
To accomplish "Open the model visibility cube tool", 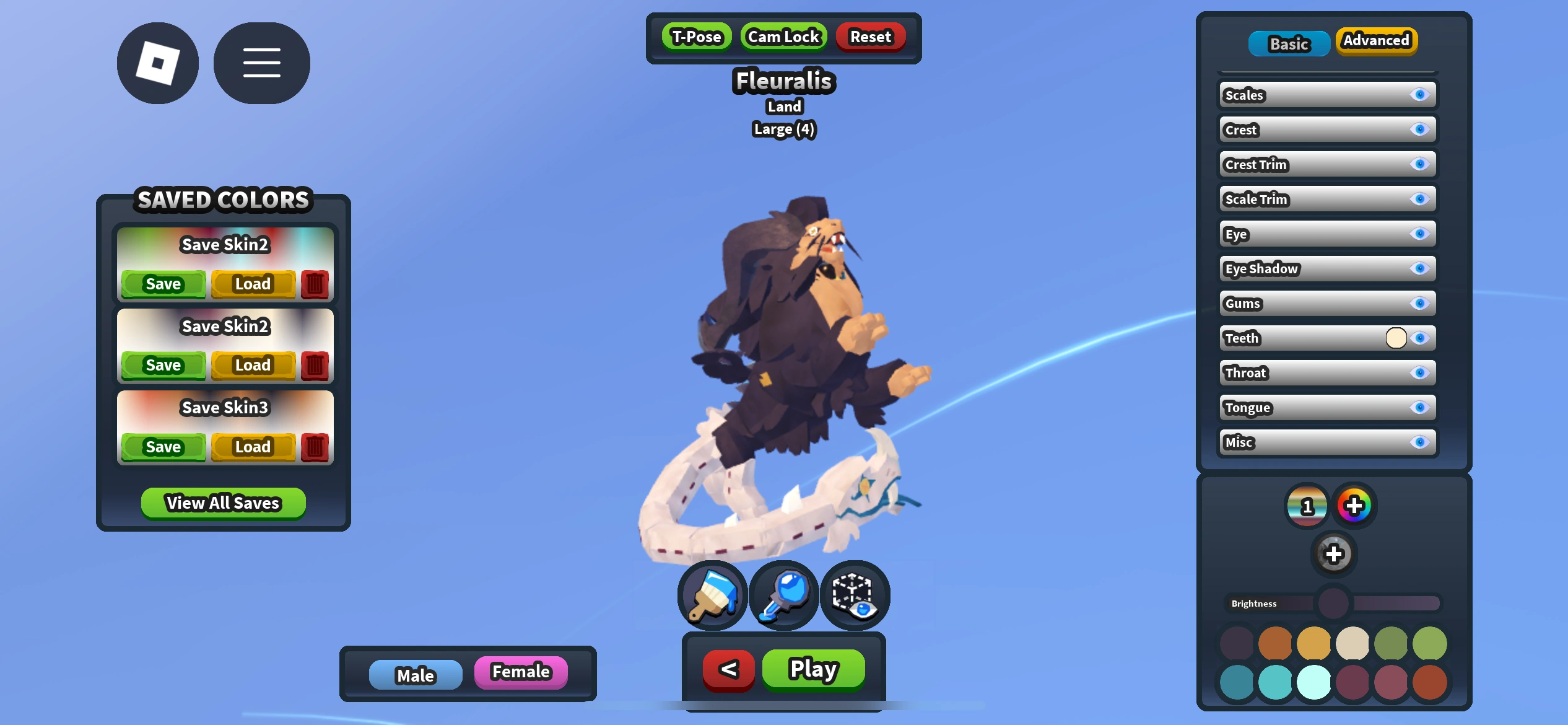I will pos(855,595).
